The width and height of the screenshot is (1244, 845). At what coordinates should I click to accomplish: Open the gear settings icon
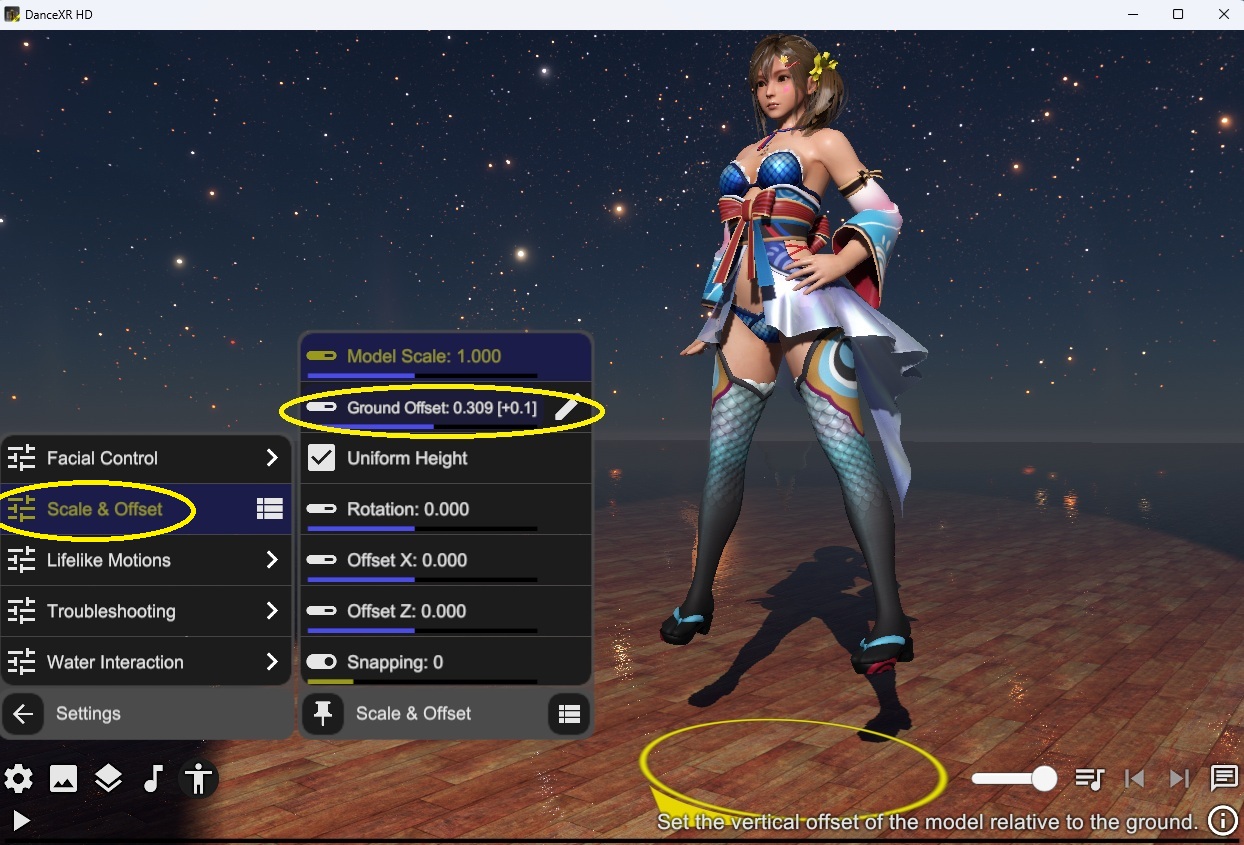tap(18, 779)
